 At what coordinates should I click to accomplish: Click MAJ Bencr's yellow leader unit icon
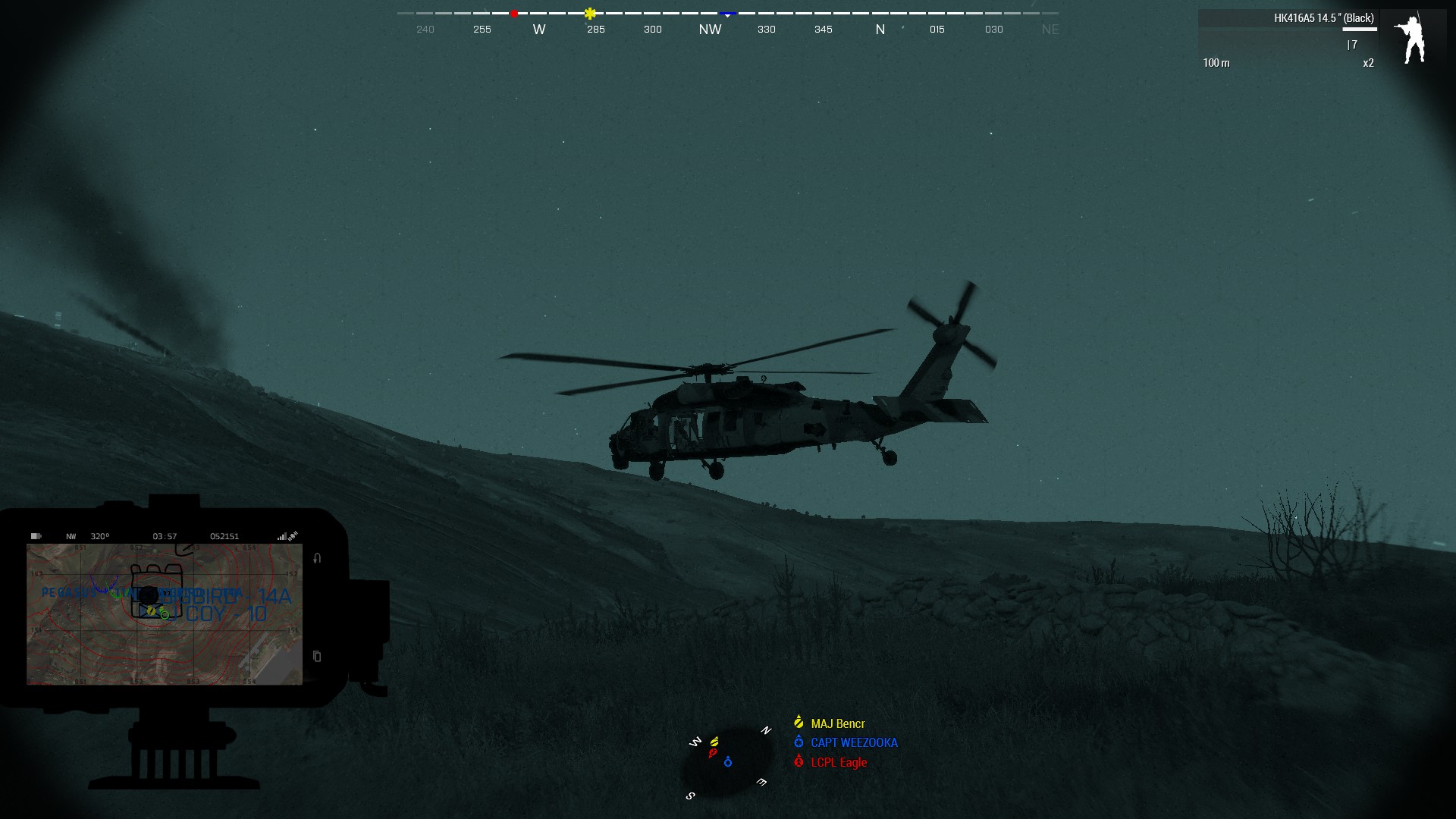click(x=799, y=723)
